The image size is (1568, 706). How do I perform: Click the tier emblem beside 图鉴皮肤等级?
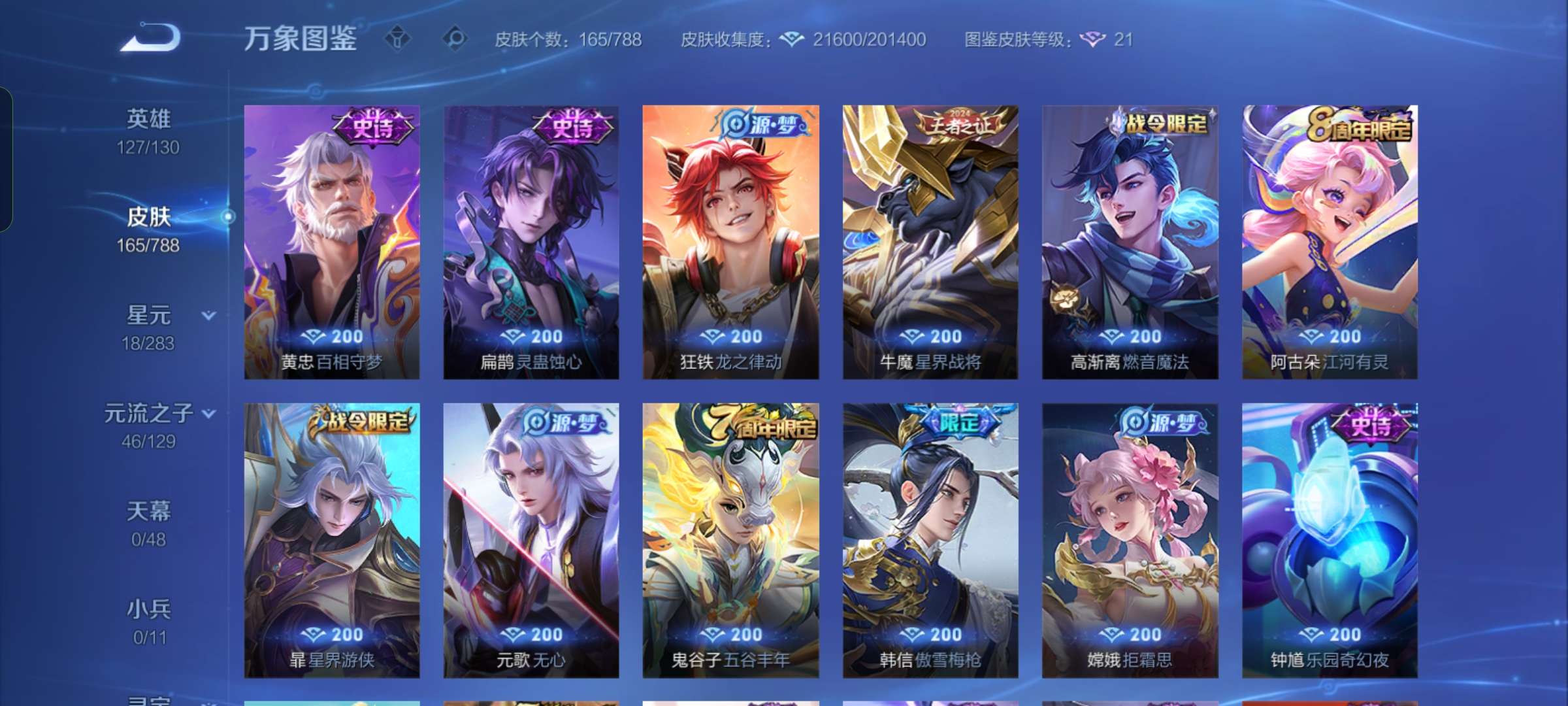pos(1093,39)
